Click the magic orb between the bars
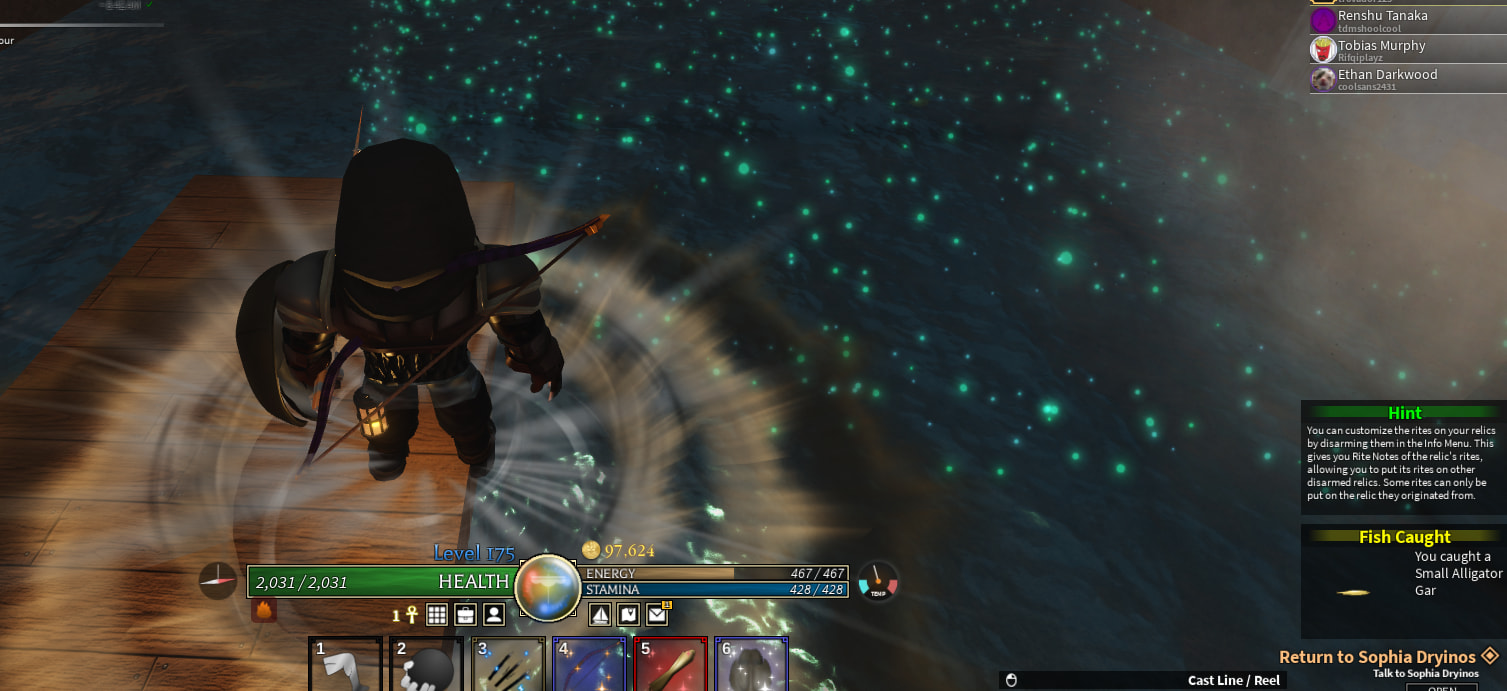The width and height of the screenshot is (1507, 691). [x=547, y=588]
